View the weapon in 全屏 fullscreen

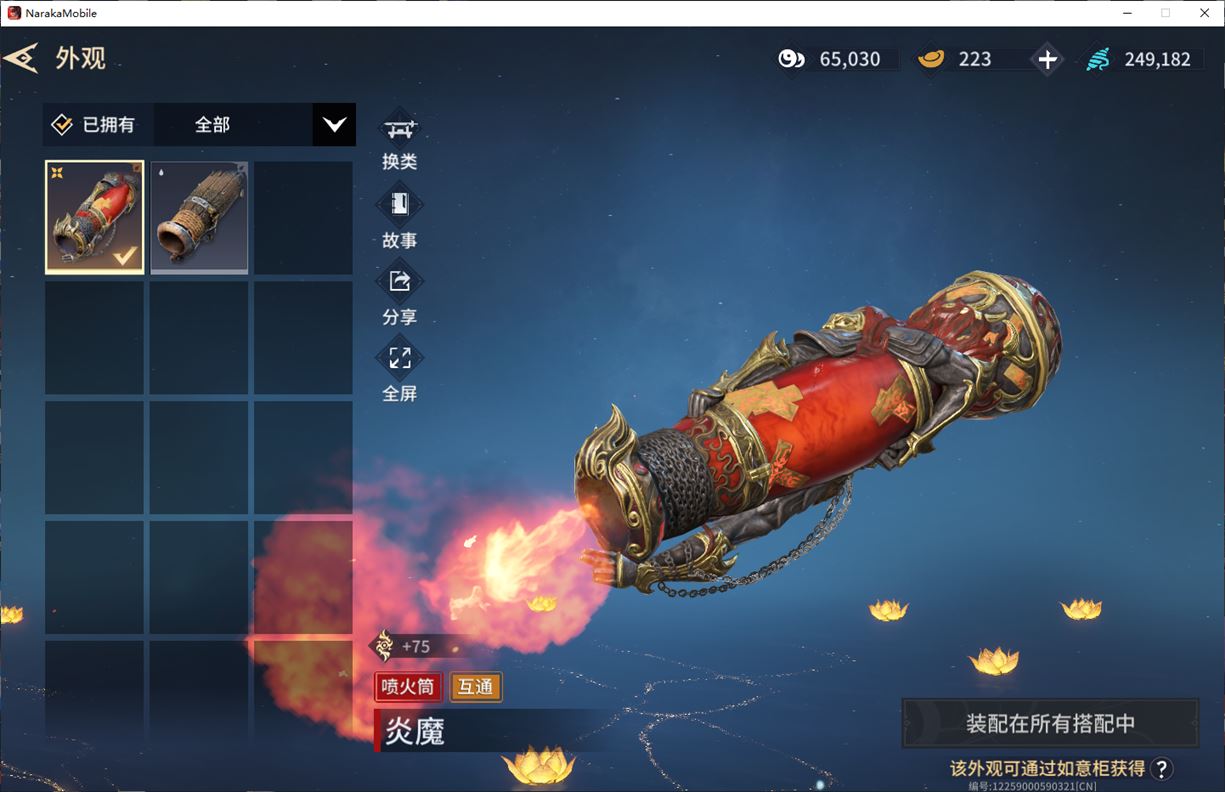point(400,372)
